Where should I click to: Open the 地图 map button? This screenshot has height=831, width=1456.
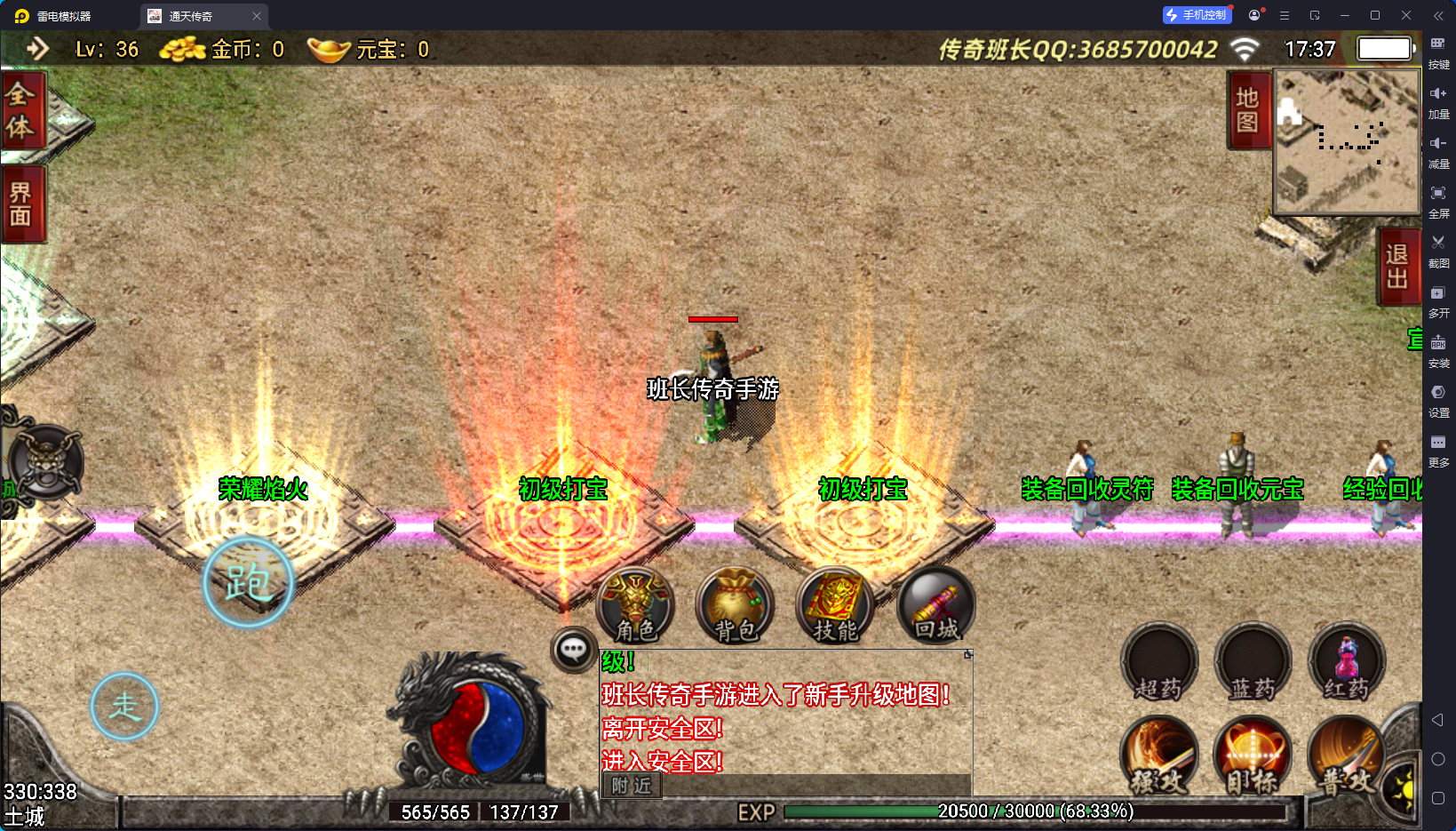point(1247,110)
